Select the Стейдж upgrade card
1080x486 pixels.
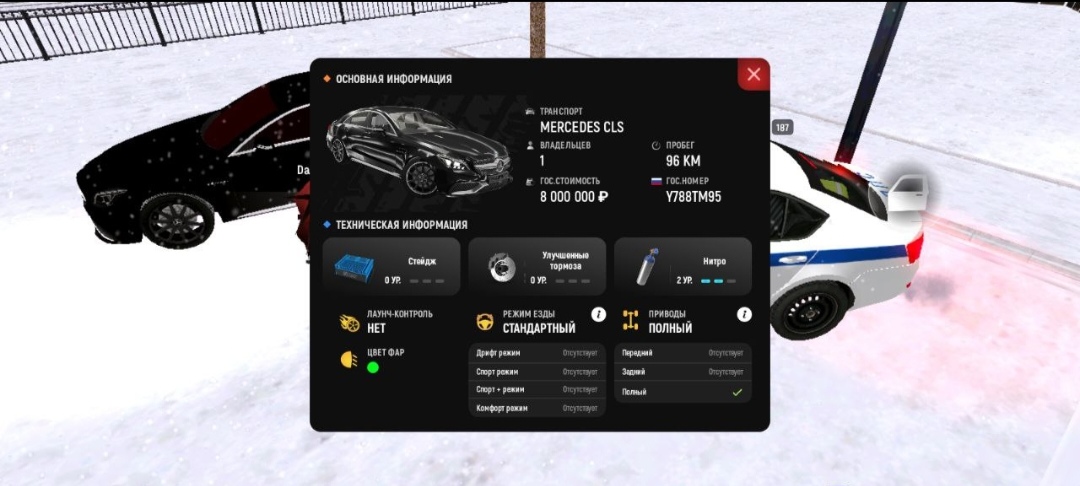[x=391, y=266]
